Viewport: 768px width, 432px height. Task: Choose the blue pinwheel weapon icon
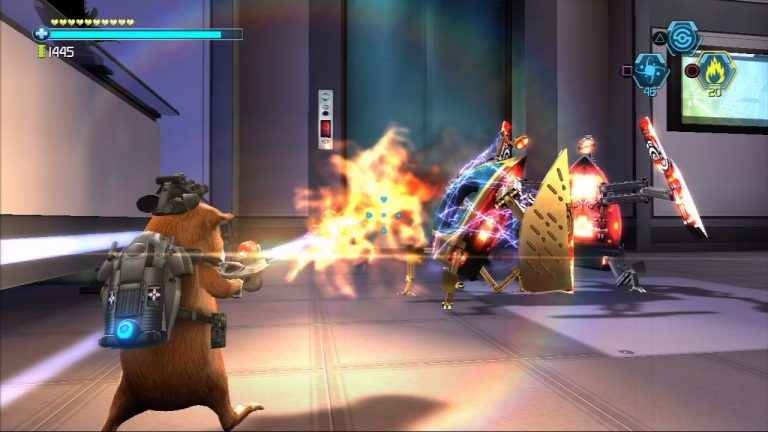(650, 71)
